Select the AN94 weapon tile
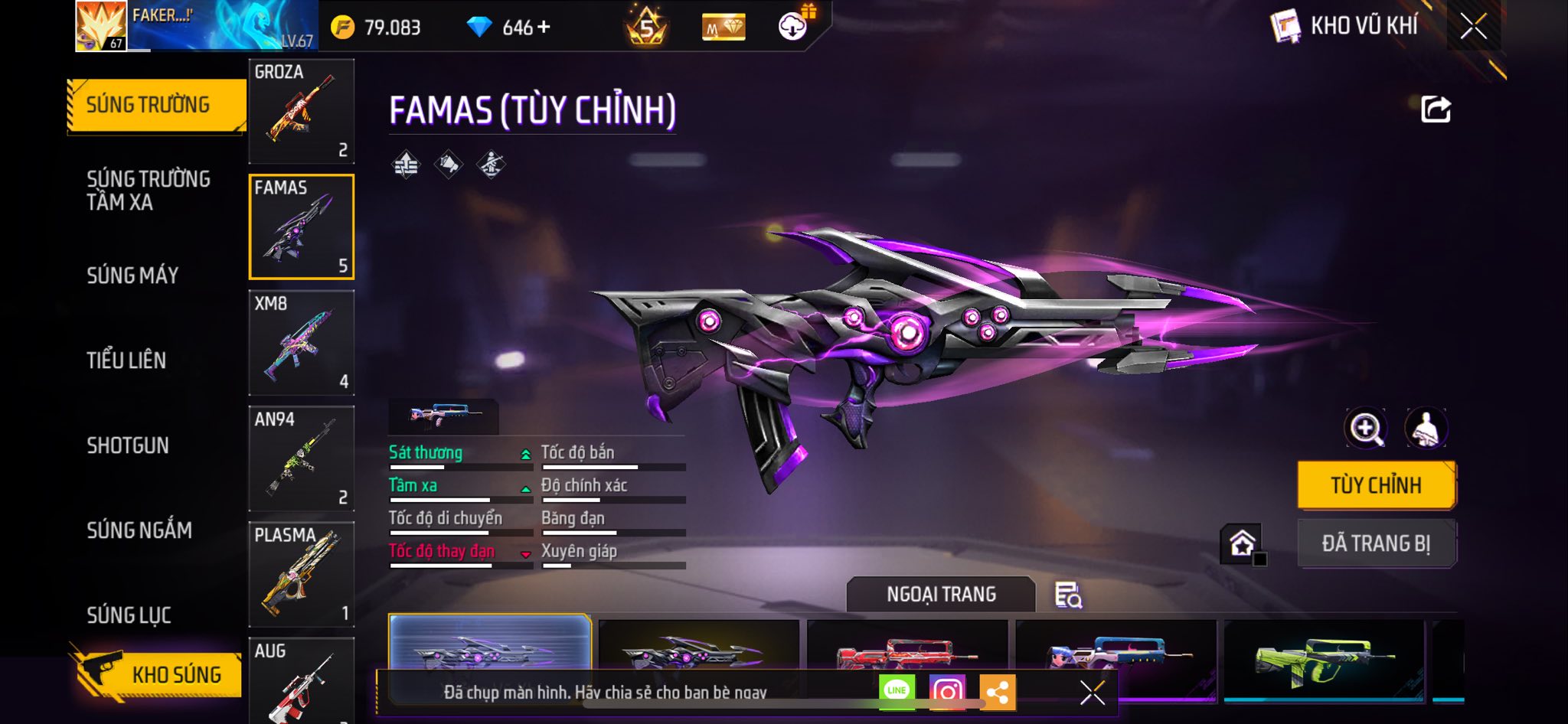Screen dimensions: 1568x724 [302, 458]
